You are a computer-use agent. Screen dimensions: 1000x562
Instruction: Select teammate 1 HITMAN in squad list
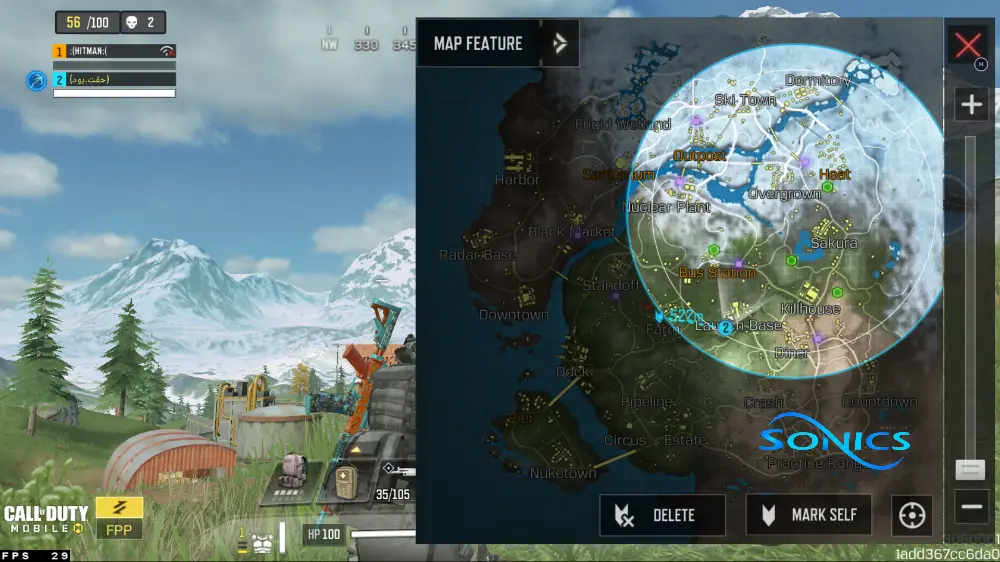(x=113, y=51)
